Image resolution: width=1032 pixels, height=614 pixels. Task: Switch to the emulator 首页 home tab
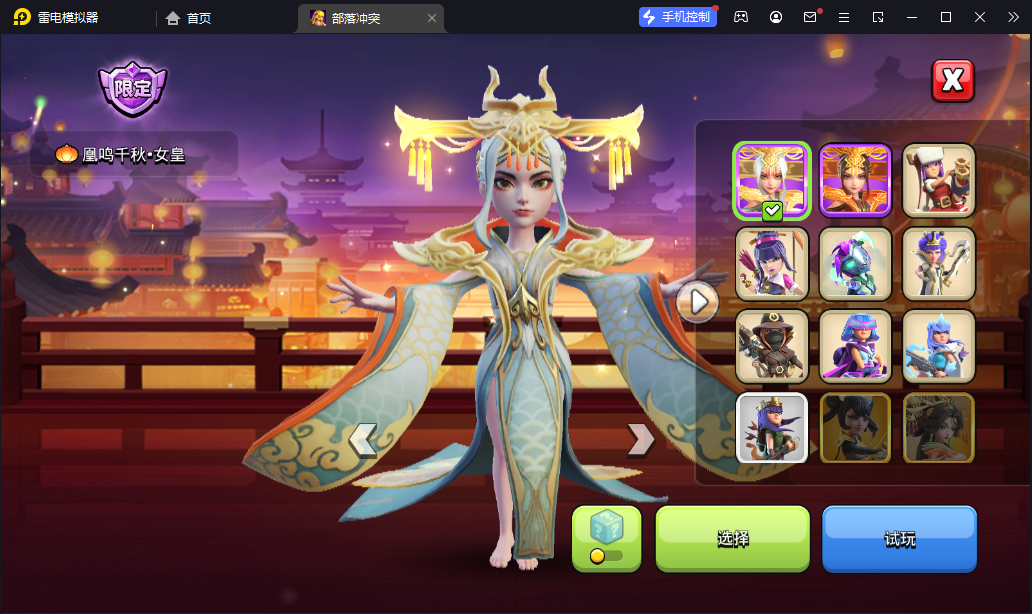pos(188,18)
